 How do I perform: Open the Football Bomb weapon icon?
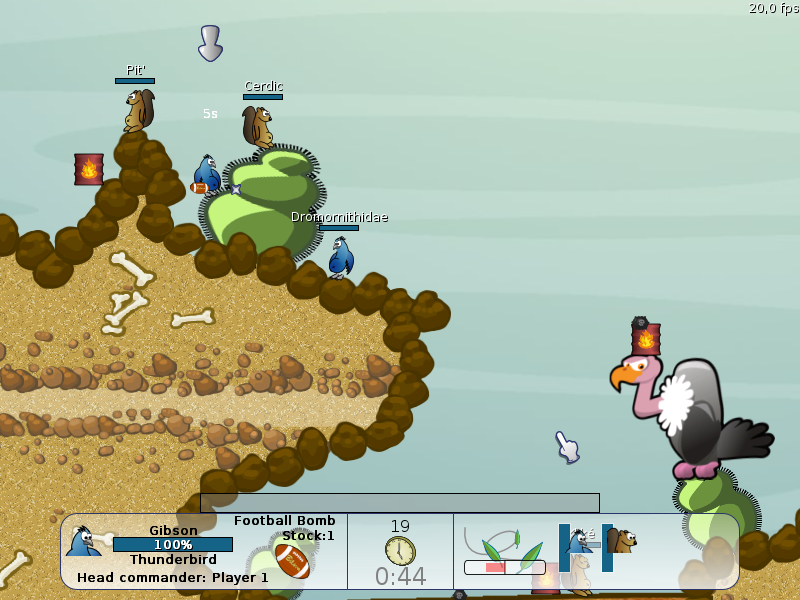pyautogui.click(x=292, y=560)
